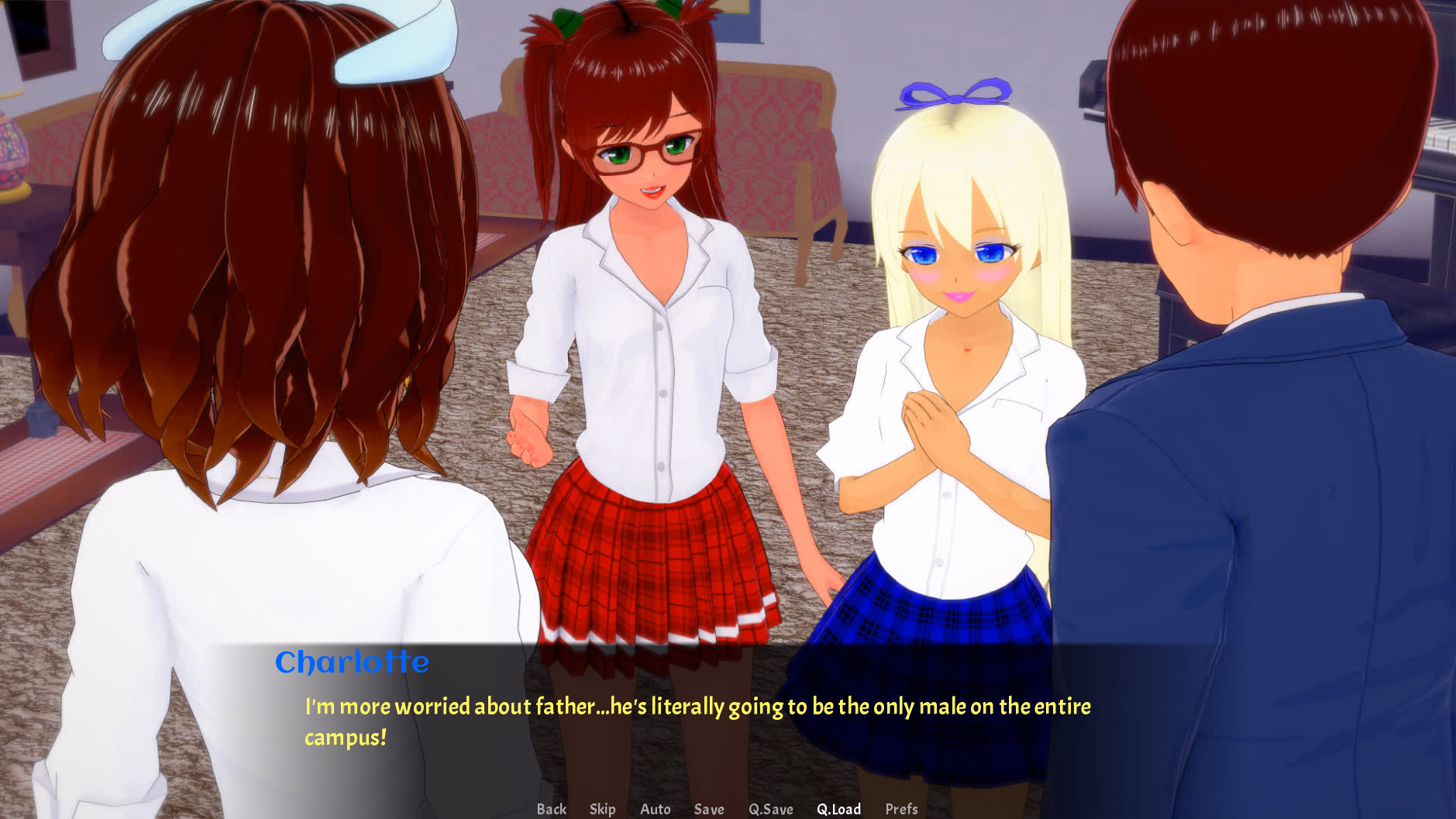The image size is (1456, 819).
Task: Click Back to rewind the dialogue
Action: tap(552, 809)
